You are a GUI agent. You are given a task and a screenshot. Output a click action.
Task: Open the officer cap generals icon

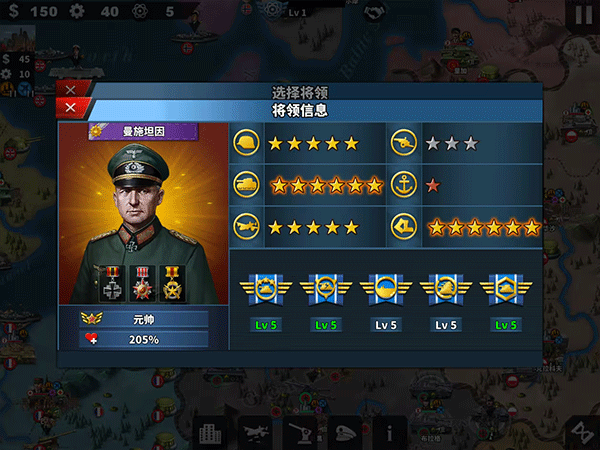345,432
